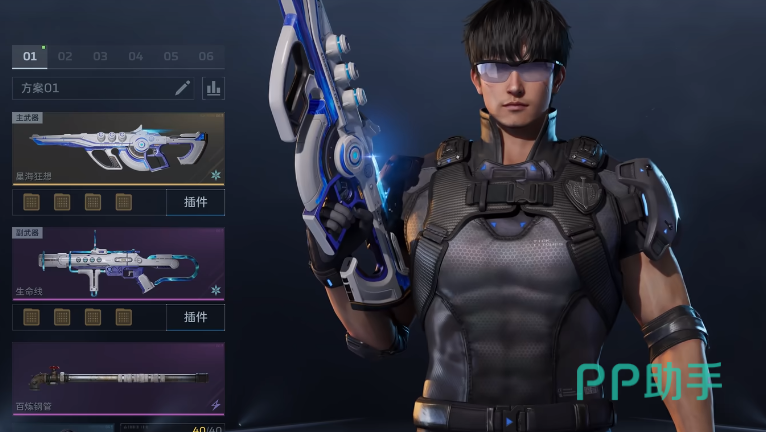Screen dimensions: 766x432
Task: Select the 生命线 secondary weapon card
Action: [118, 263]
